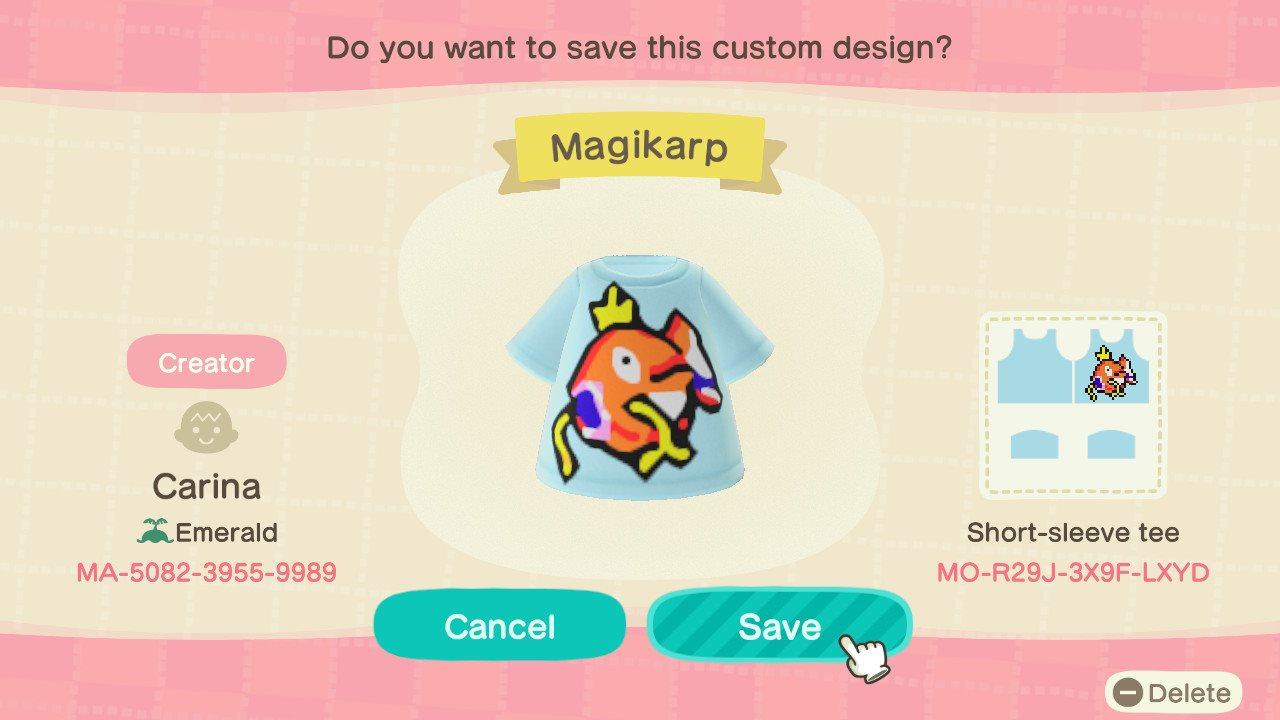Open the creator code MA-5082-3955-9989
This screenshot has height=720, width=1280.
click(x=206, y=573)
